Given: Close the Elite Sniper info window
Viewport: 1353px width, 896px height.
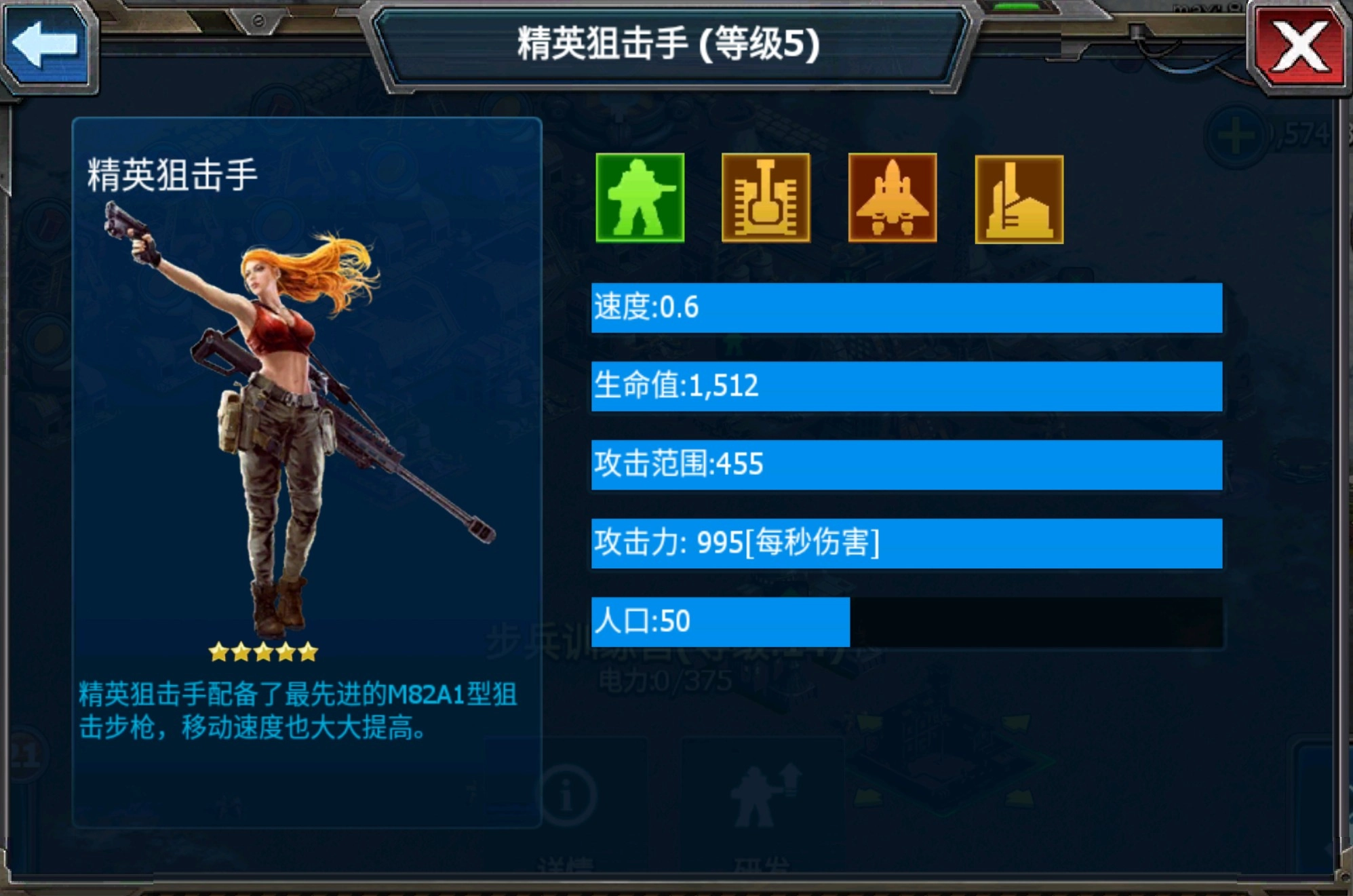Looking at the screenshot, I should [x=1299, y=47].
